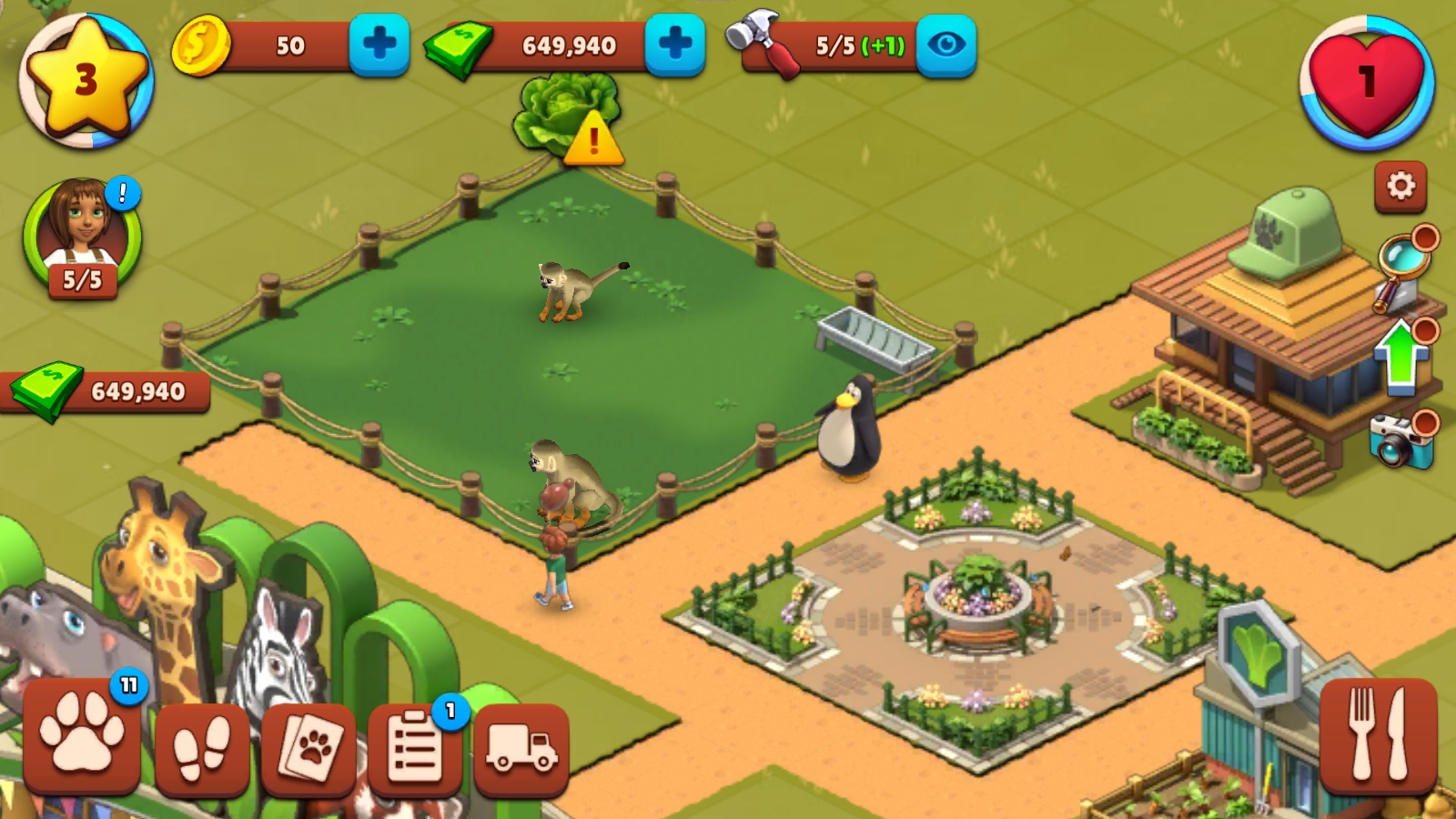Open the animal cards collection

(308, 748)
